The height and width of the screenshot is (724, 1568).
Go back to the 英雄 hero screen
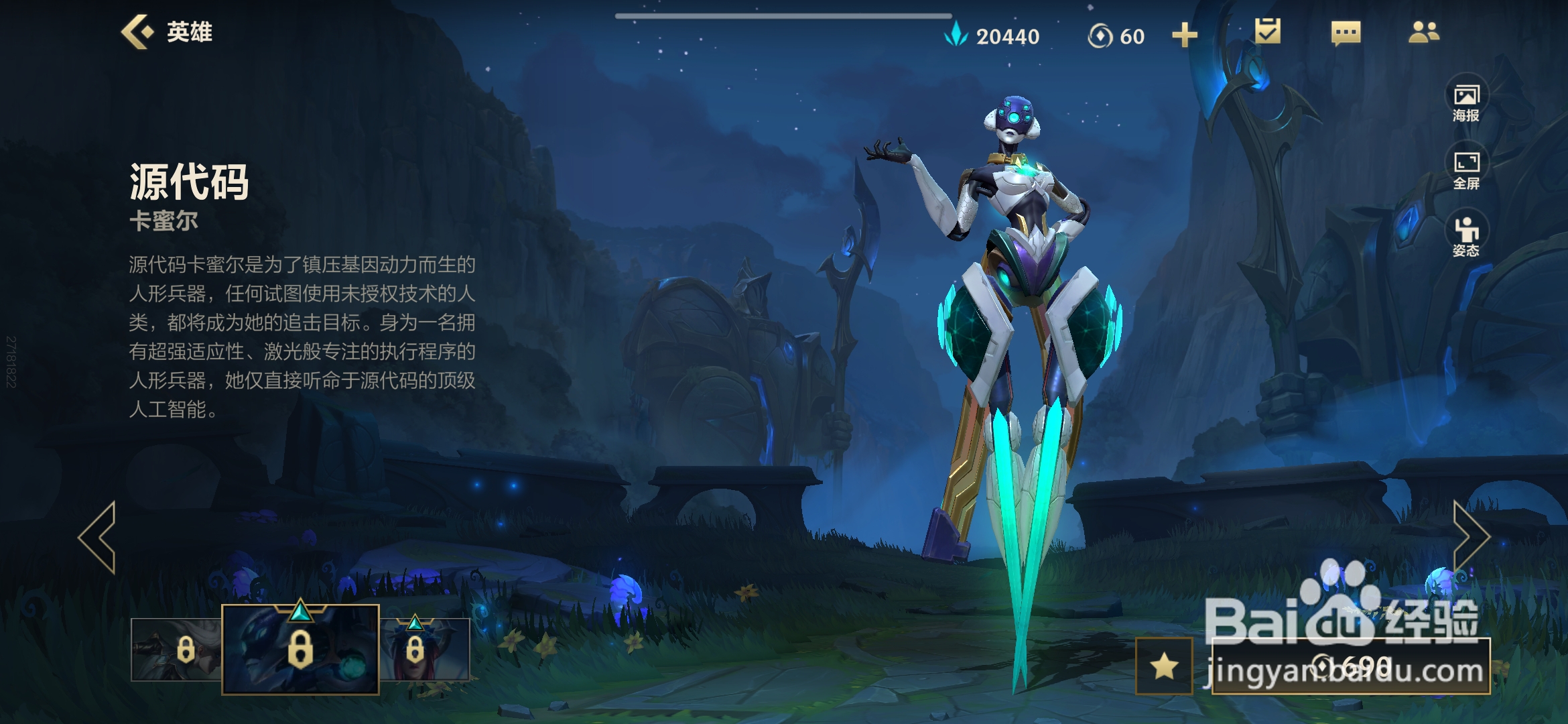pyautogui.click(x=166, y=32)
